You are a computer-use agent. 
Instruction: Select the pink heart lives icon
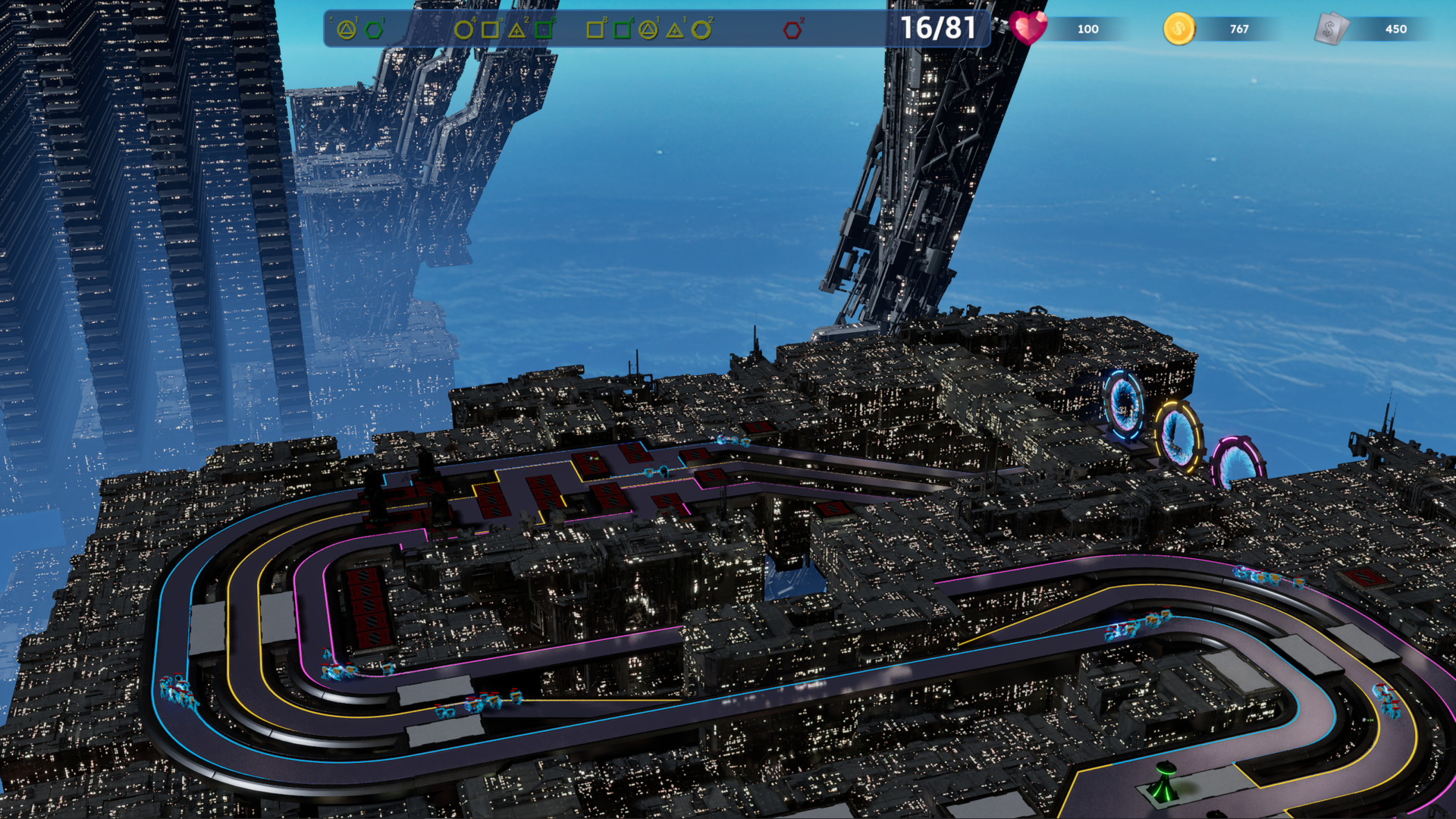pos(1028,28)
